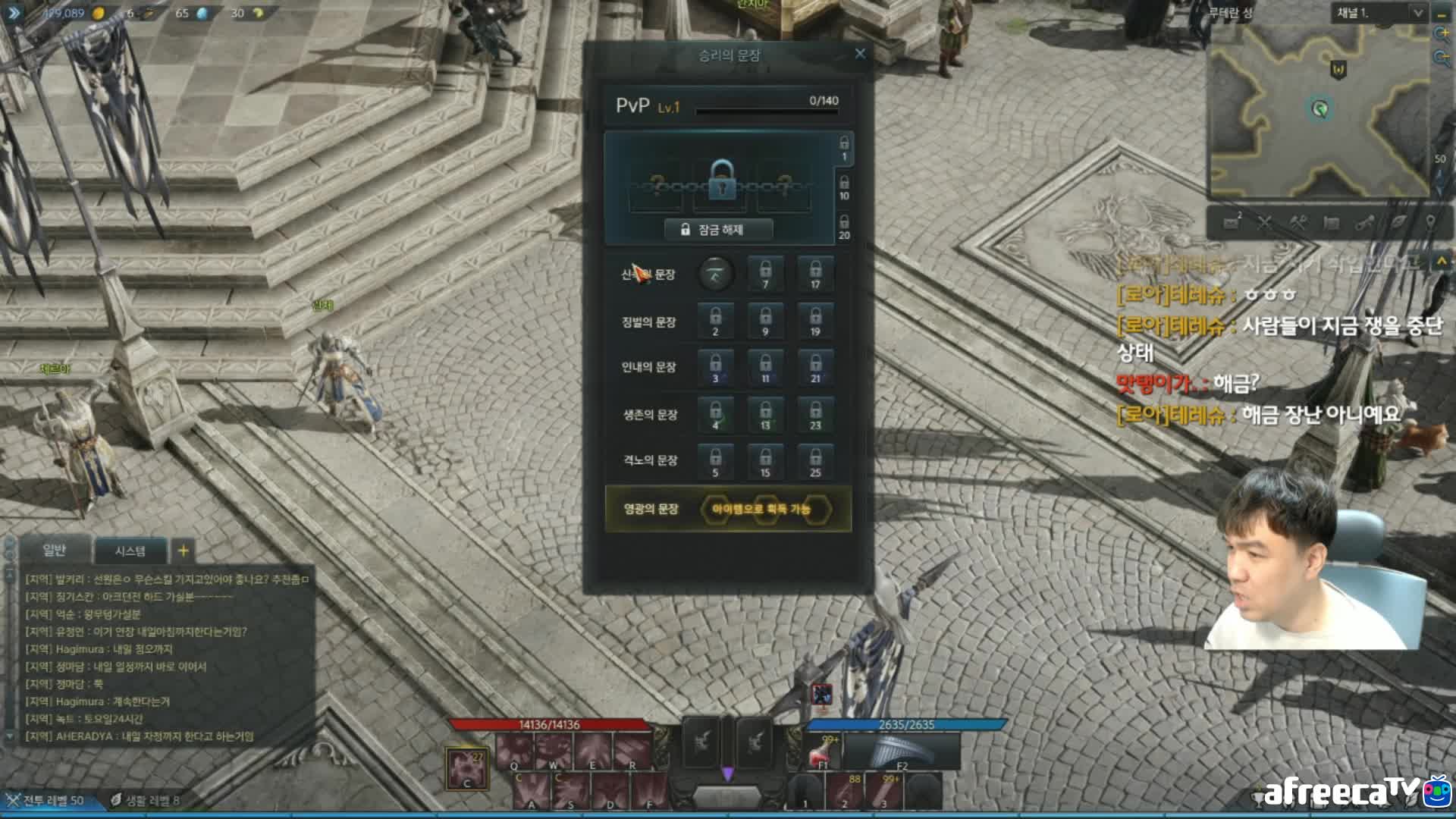The width and height of the screenshot is (1456, 819).
Task: Select the locked 생존의 문장 slot numbered 23
Action: click(x=815, y=415)
